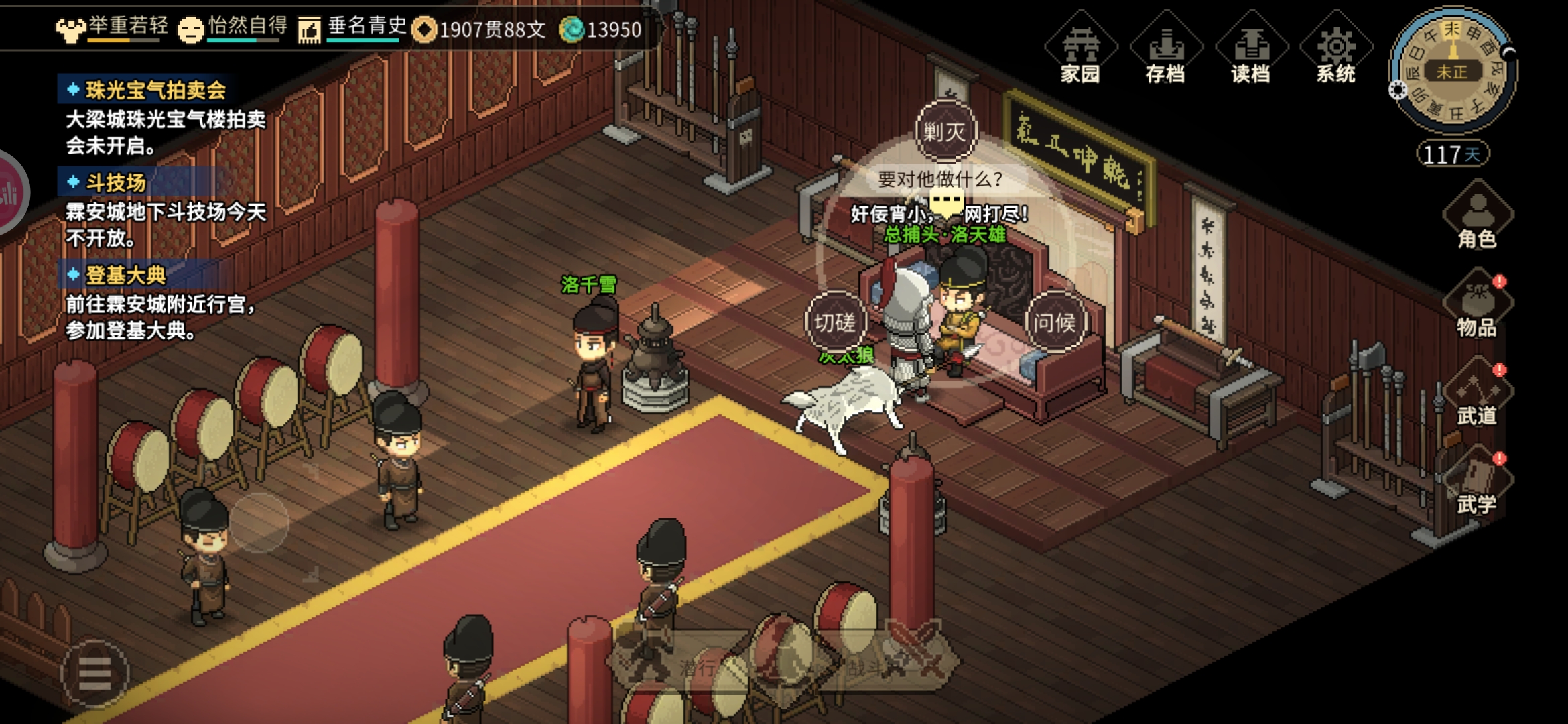Save the game with 存档
Viewport: 1568px width, 724px height.
pyautogui.click(x=1166, y=50)
